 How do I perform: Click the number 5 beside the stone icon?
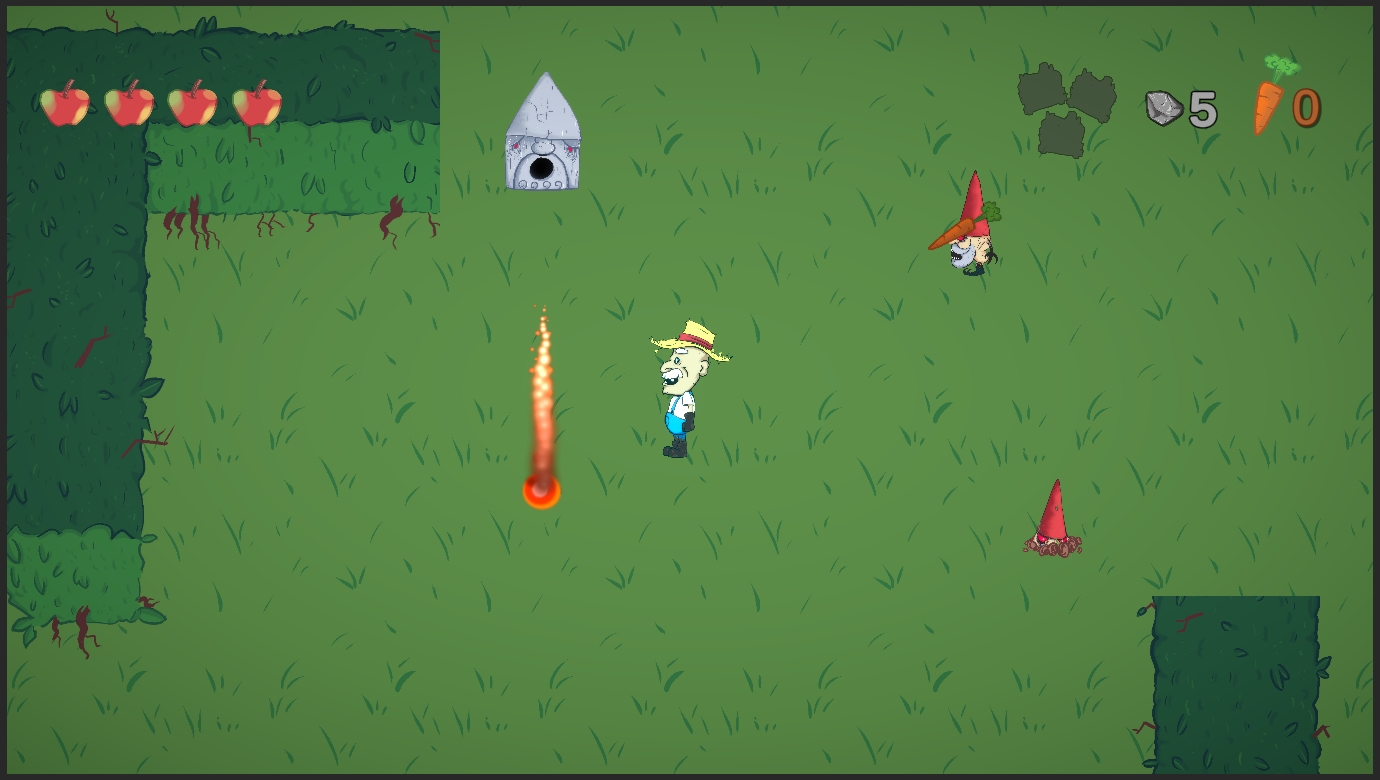(x=1202, y=108)
